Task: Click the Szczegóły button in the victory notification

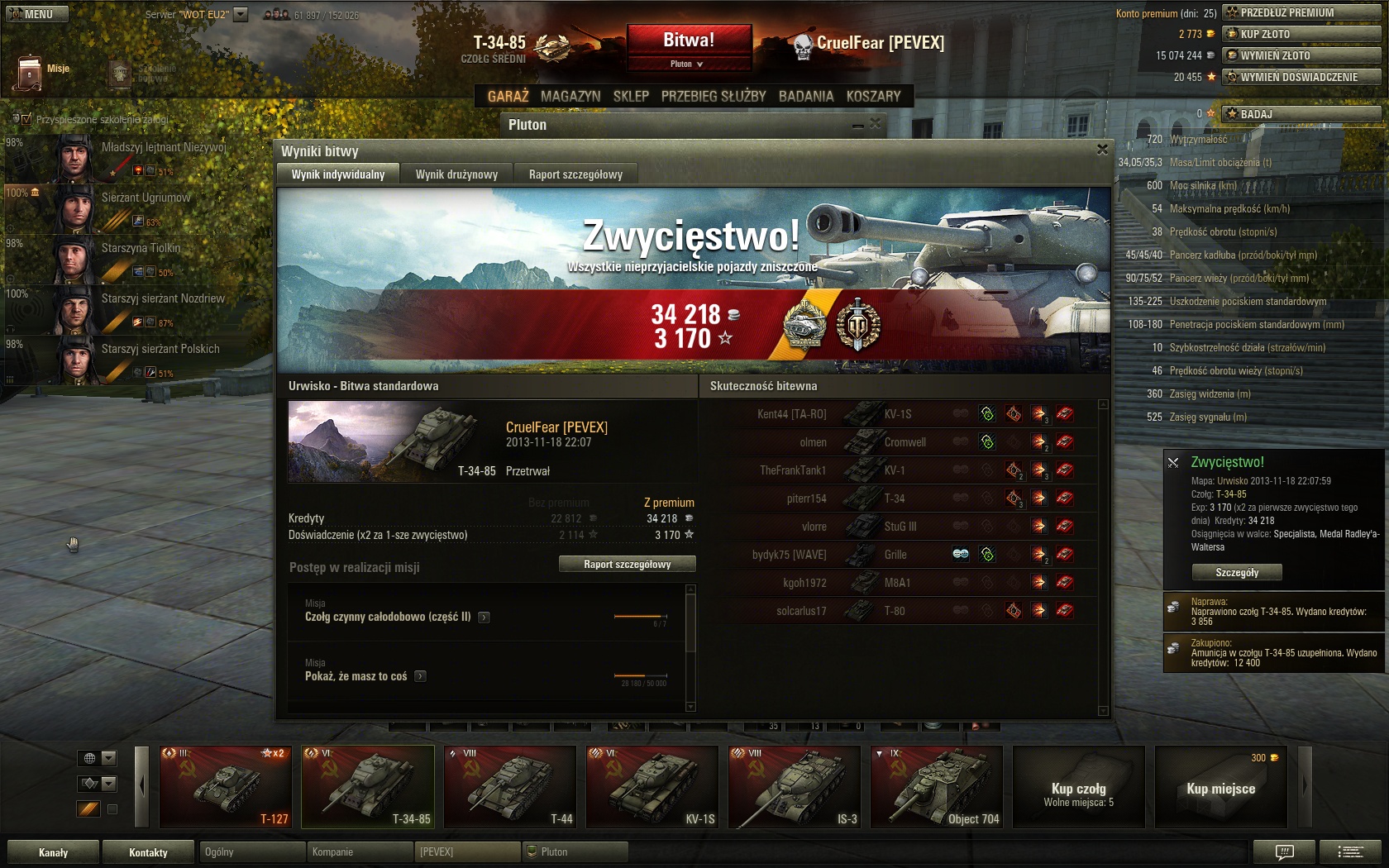Action: (1237, 572)
